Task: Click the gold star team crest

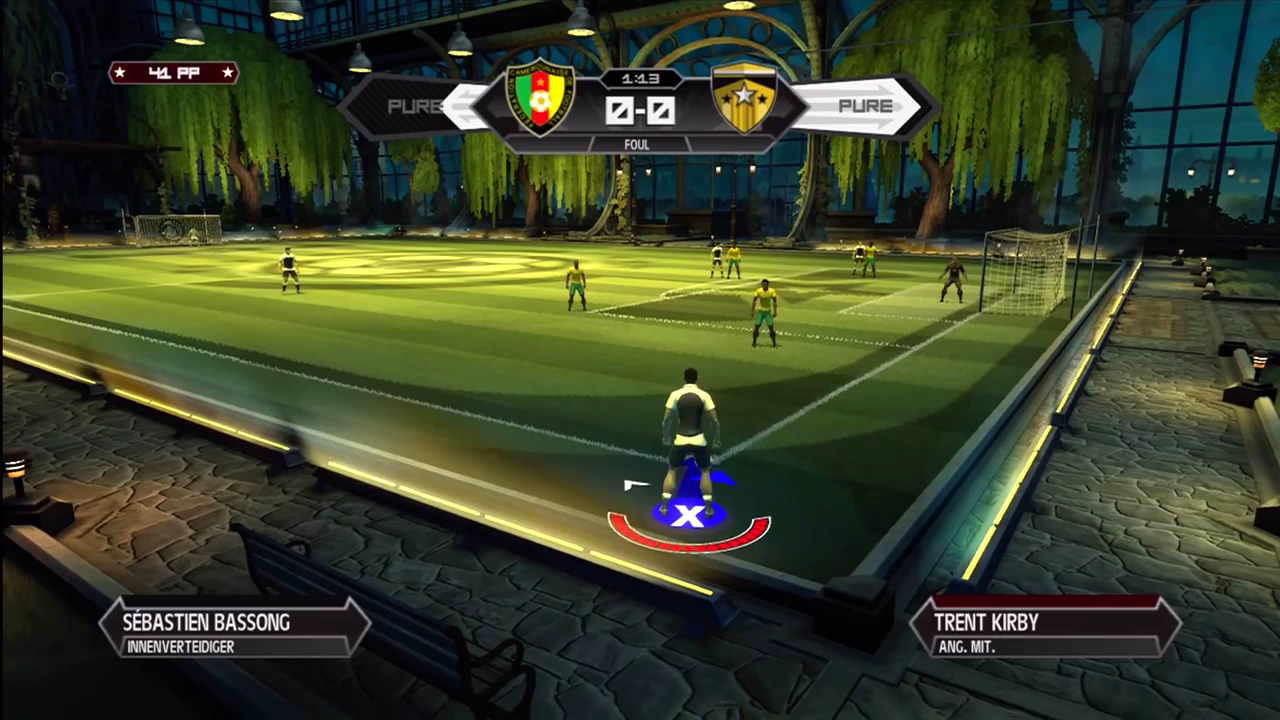Action: point(744,99)
